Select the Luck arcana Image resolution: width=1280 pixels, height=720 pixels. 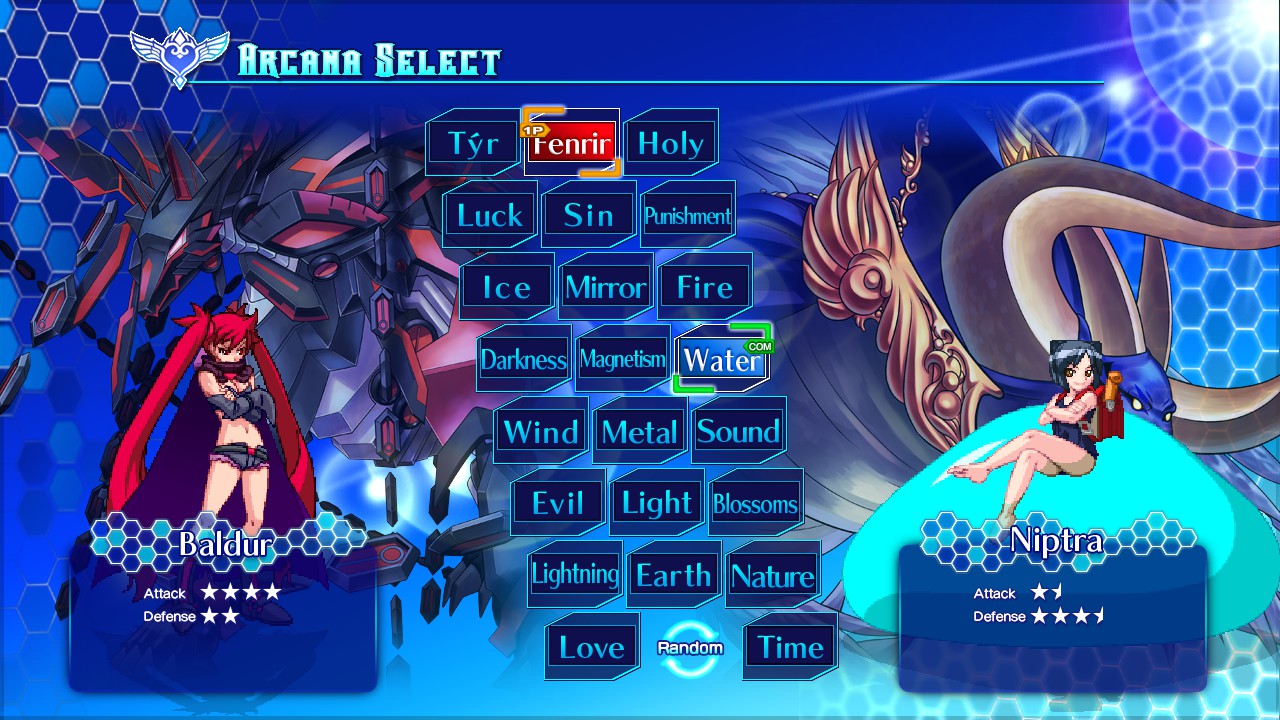(490, 215)
